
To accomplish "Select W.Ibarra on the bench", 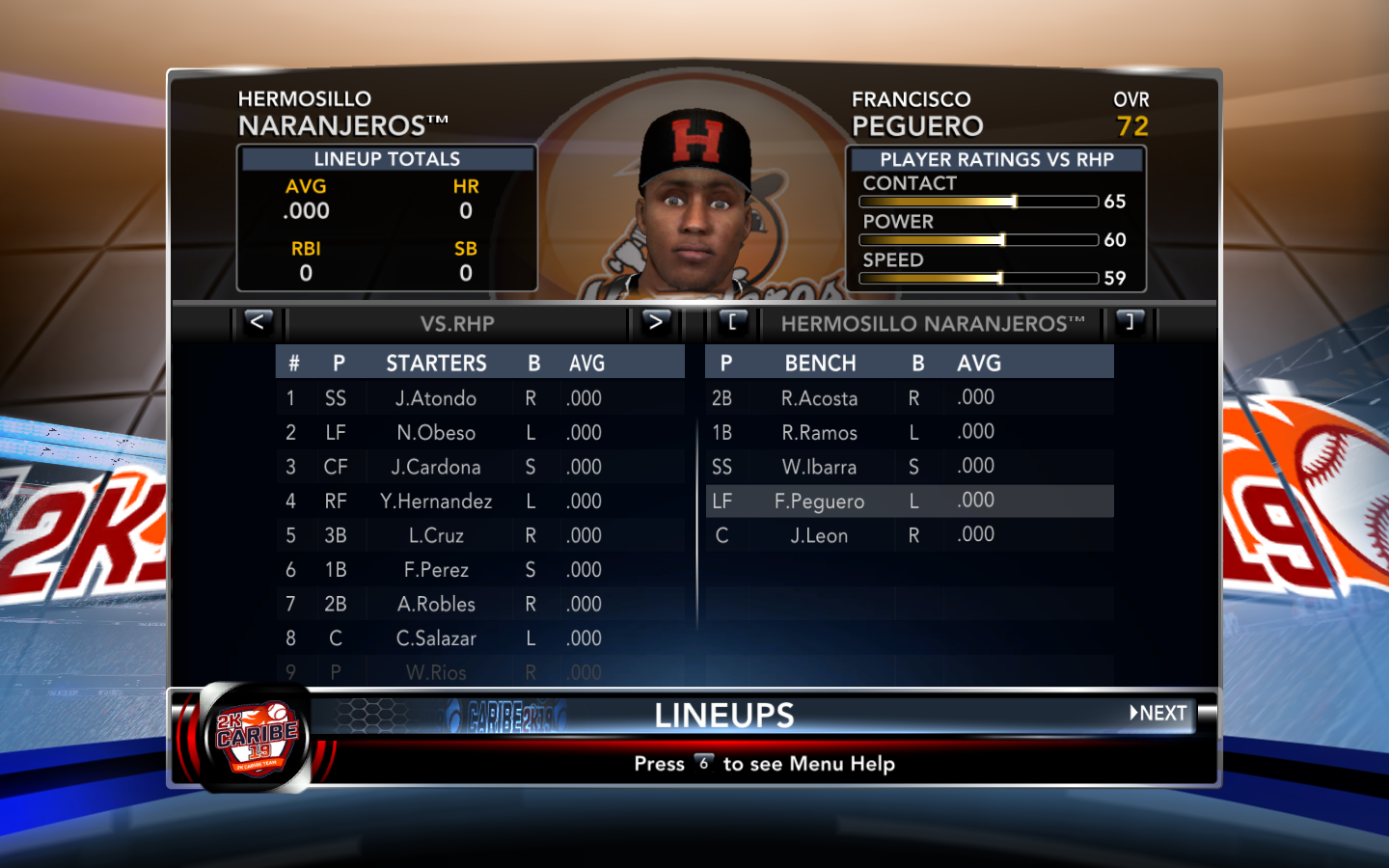I will [819, 467].
